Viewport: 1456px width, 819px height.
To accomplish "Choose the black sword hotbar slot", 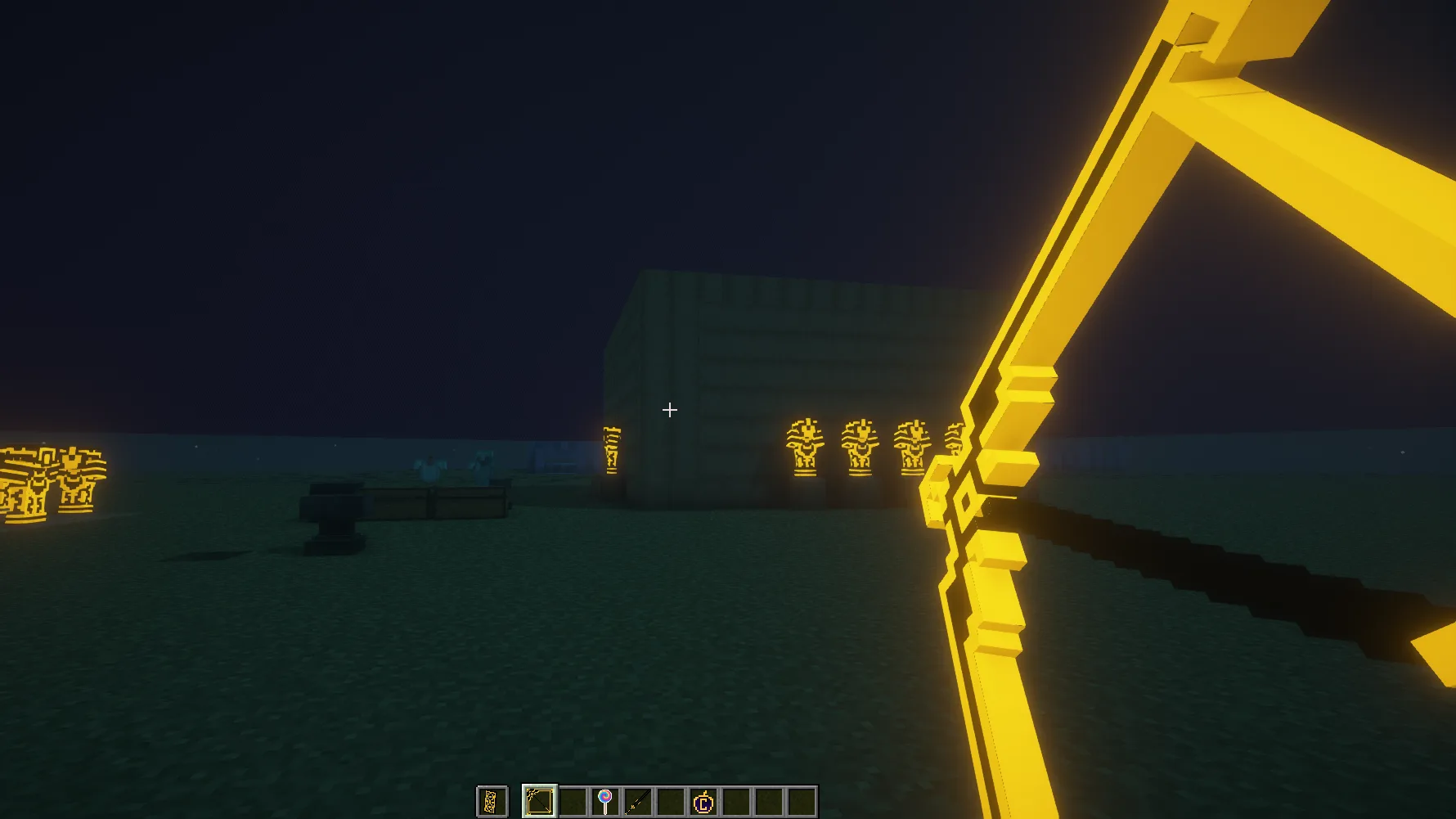I will pyautogui.click(x=638, y=802).
